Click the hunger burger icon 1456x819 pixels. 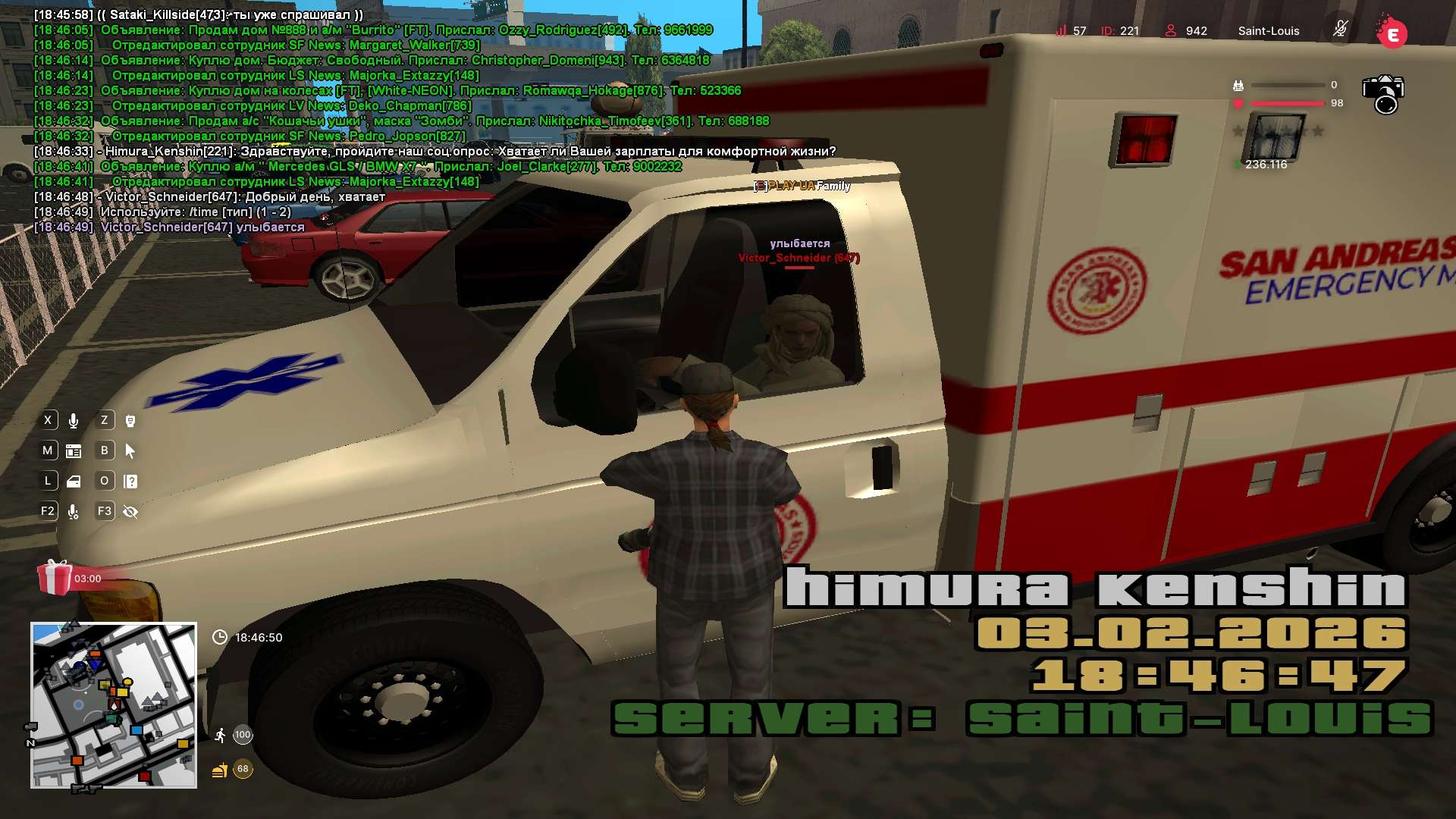(220, 770)
